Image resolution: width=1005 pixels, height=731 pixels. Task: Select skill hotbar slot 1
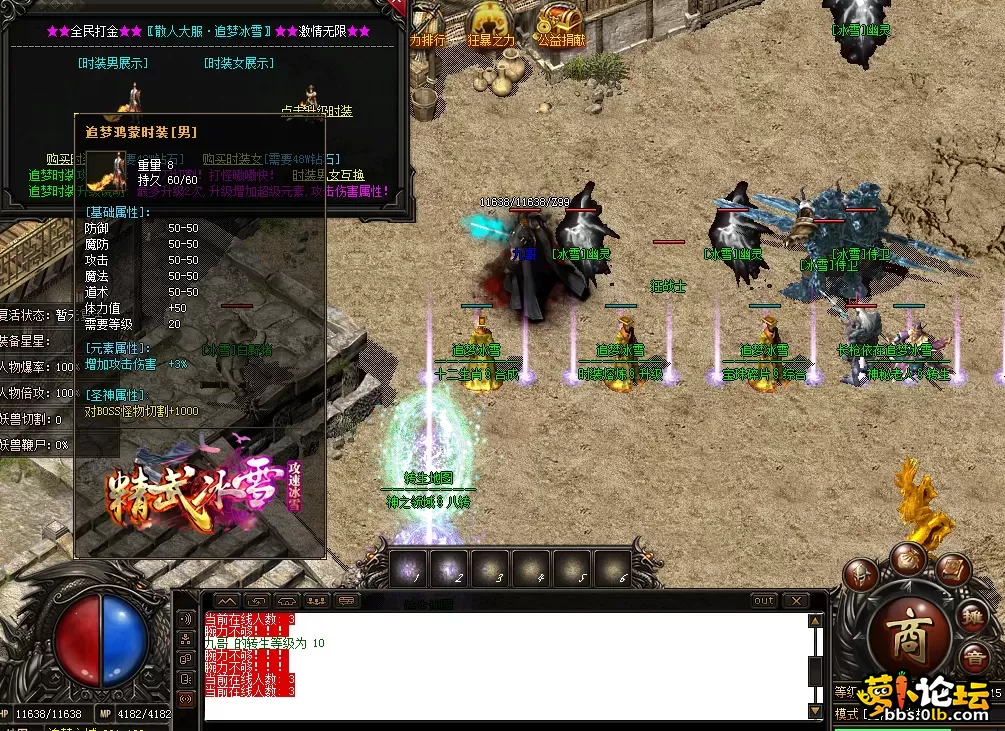tap(410, 569)
